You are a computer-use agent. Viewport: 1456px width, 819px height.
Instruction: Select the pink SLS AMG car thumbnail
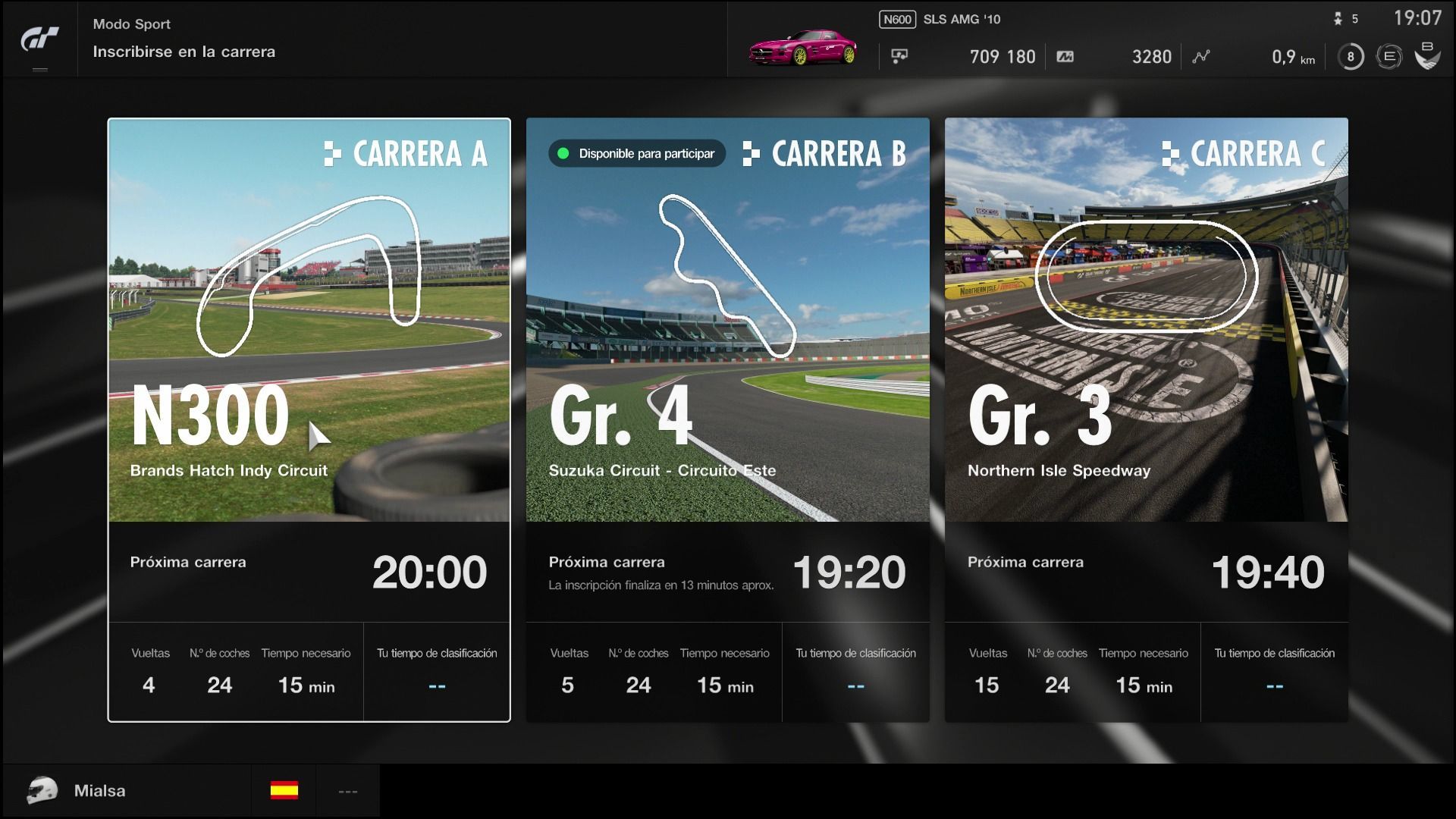pyautogui.click(x=802, y=48)
